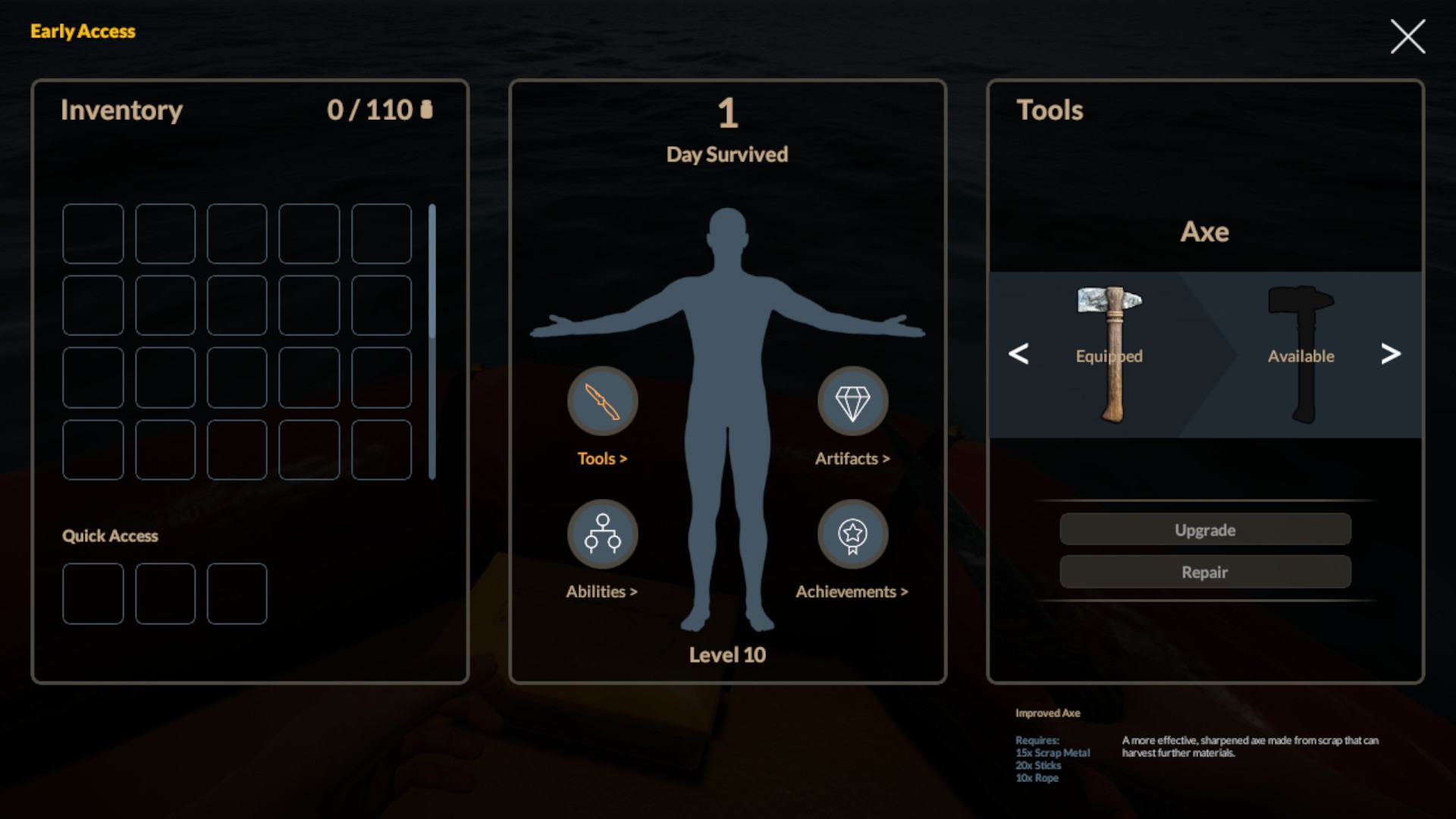
Task: Open the Abilities skill tree
Action: 602,534
